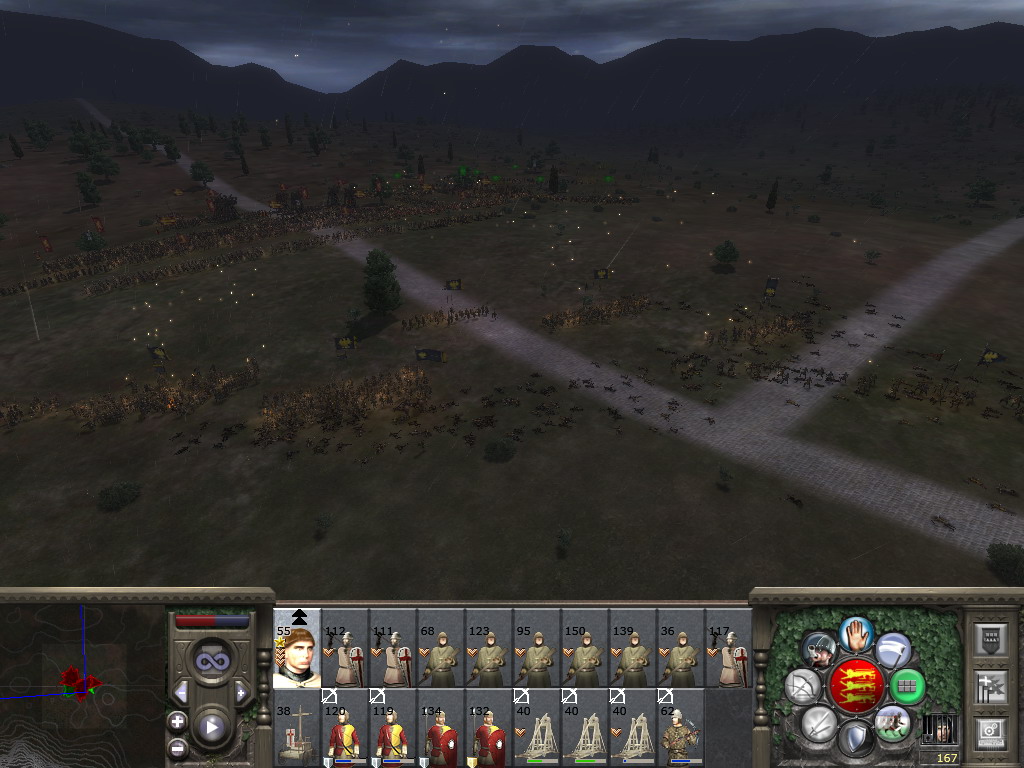Image resolution: width=1024 pixels, height=768 pixels.
Task: Order withdrawal with the white flag icon
Action: pyautogui.click(x=893, y=650)
